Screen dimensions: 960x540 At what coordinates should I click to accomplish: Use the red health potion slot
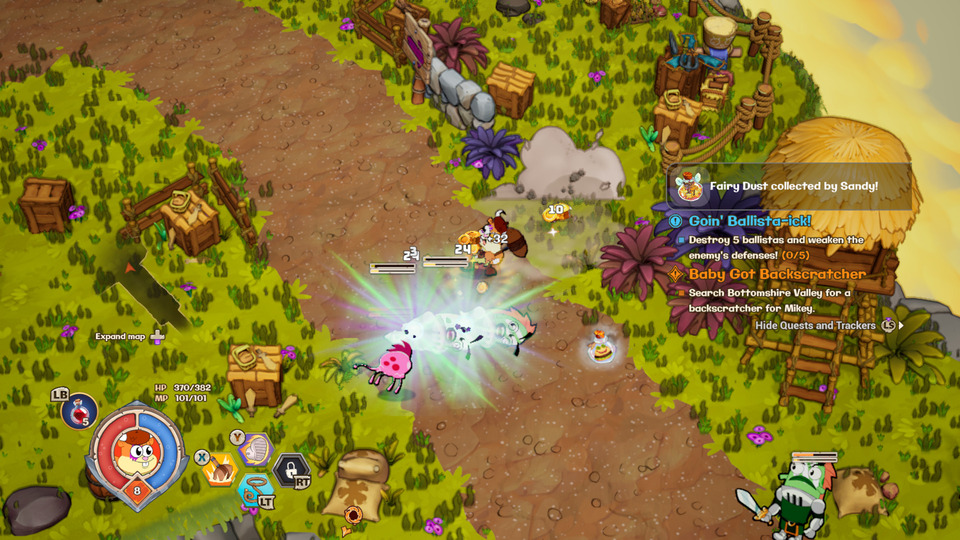tap(80, 410)
